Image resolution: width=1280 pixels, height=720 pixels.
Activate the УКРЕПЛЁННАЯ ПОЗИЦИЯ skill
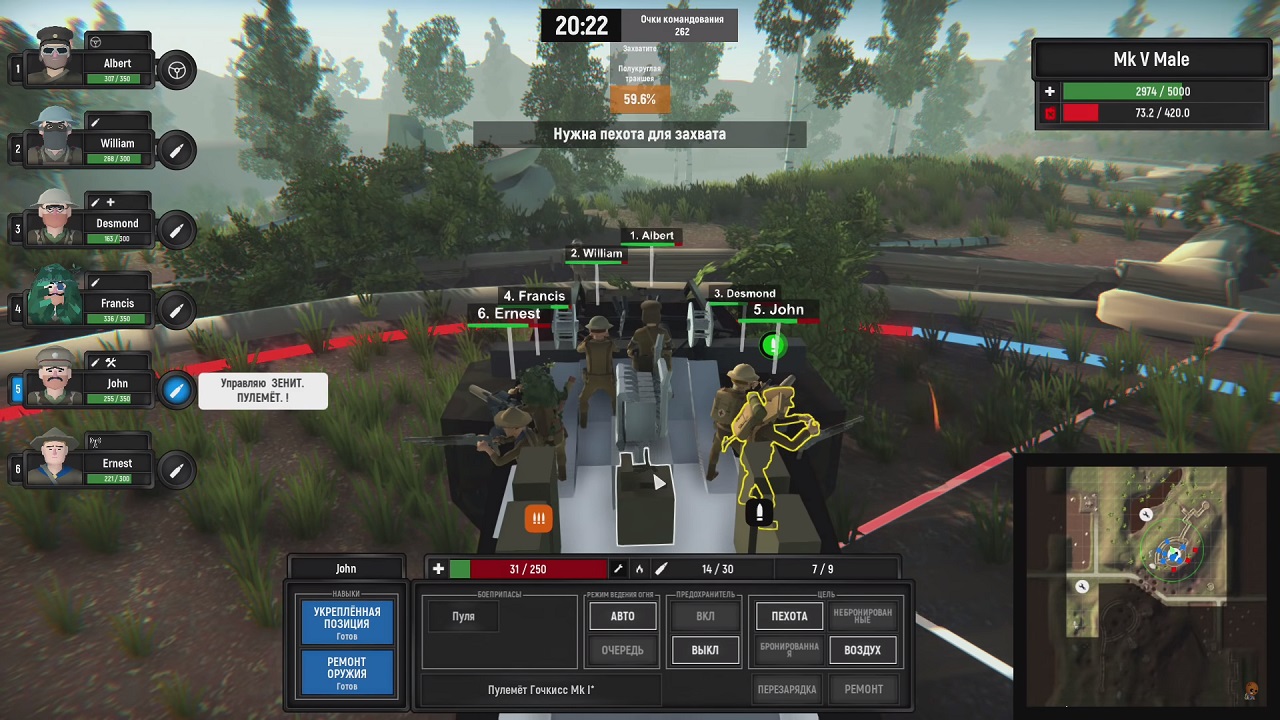(347, 623)
